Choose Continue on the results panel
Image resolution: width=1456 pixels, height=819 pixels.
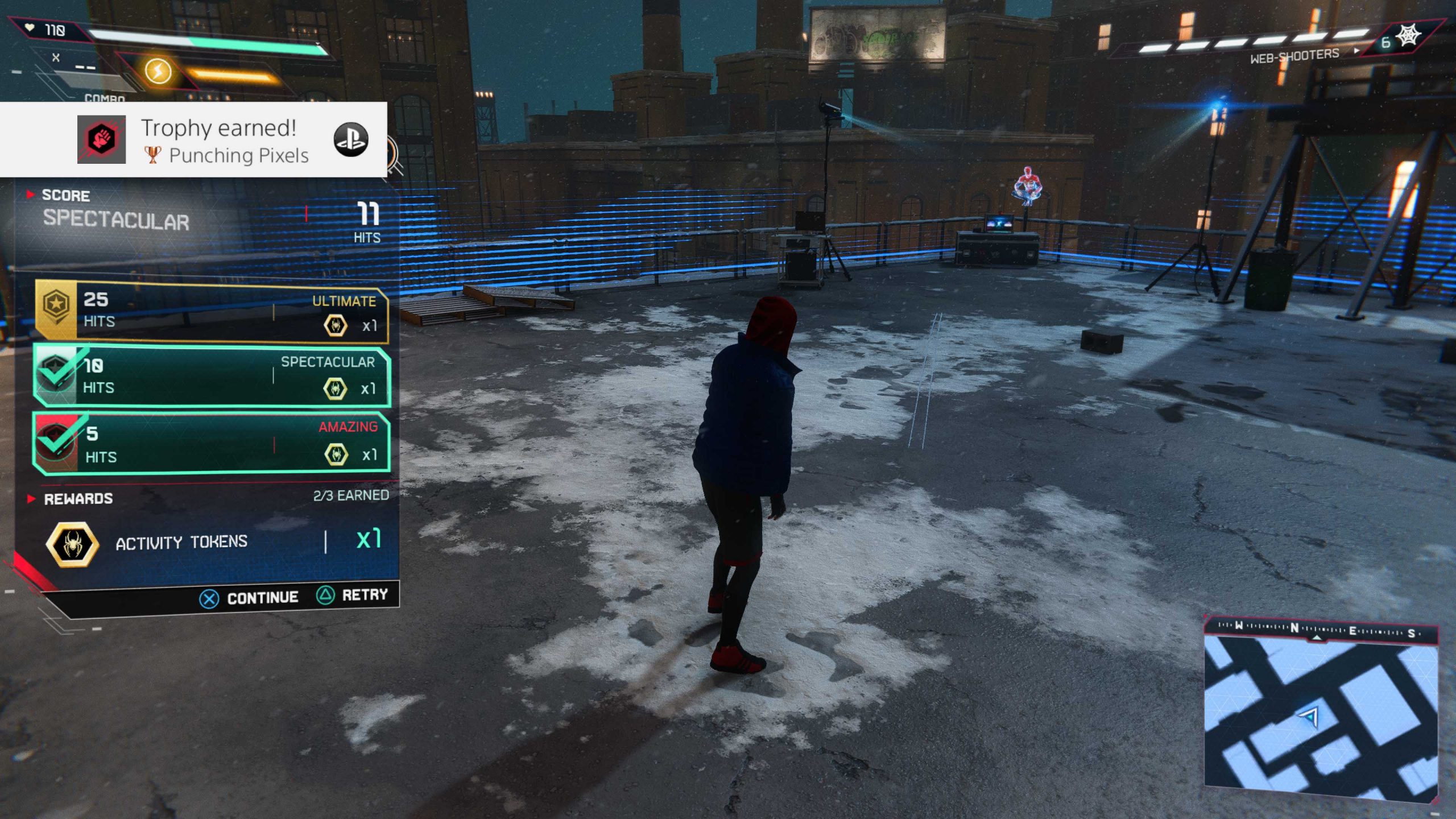point(250,598)
